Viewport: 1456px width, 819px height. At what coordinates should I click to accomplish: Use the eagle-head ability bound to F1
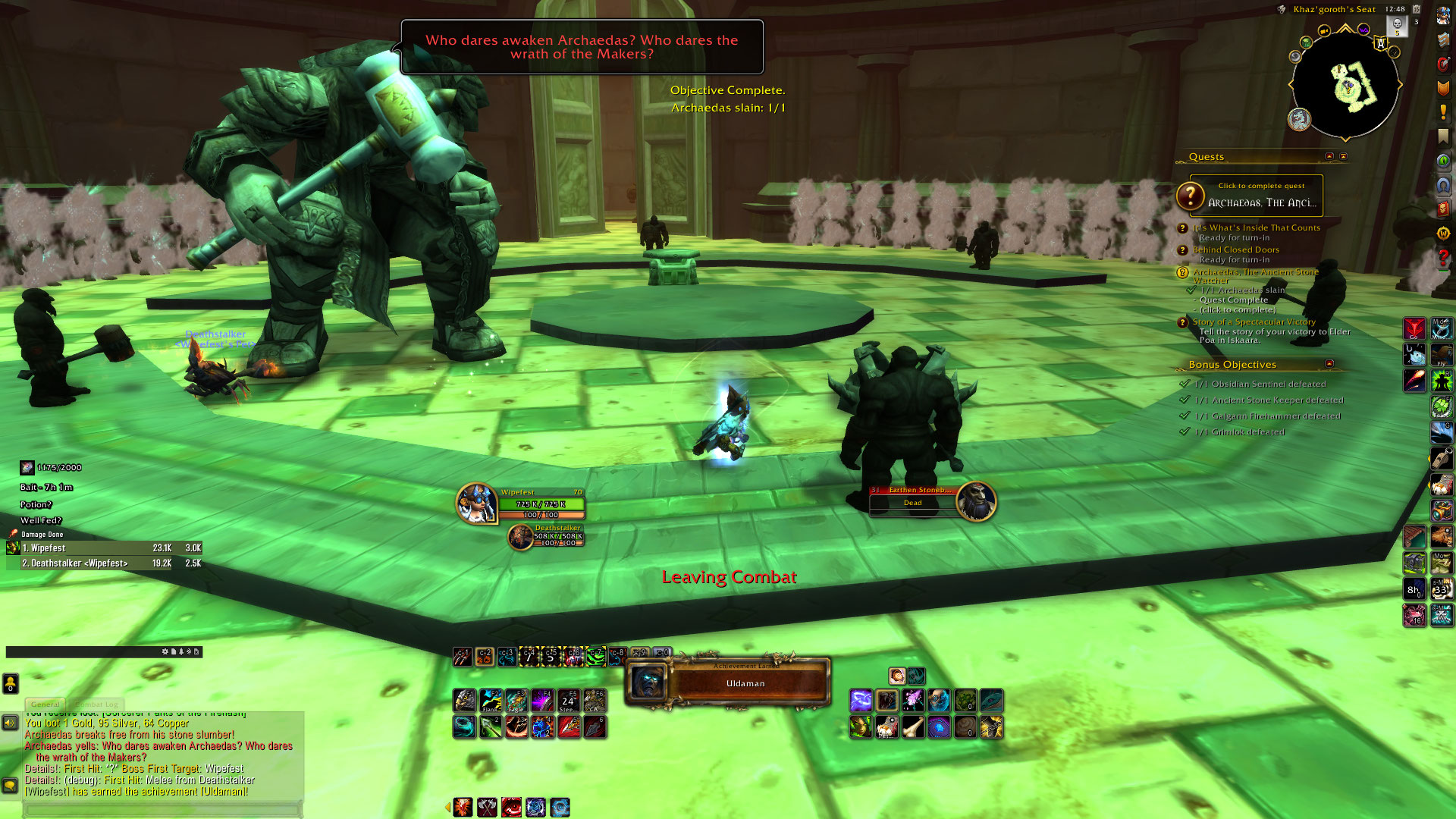[465, 701]
